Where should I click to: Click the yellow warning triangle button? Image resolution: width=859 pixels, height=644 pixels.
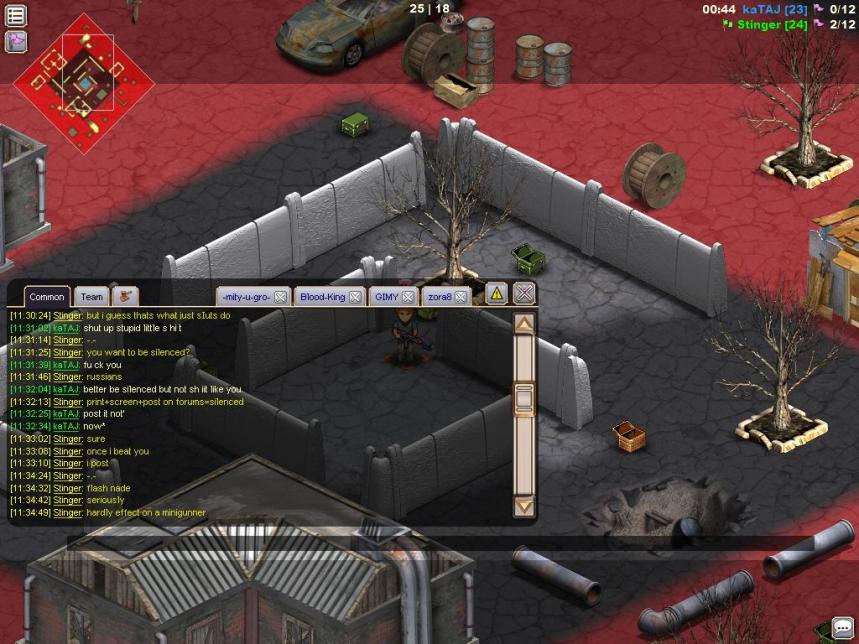click(496, 293)
